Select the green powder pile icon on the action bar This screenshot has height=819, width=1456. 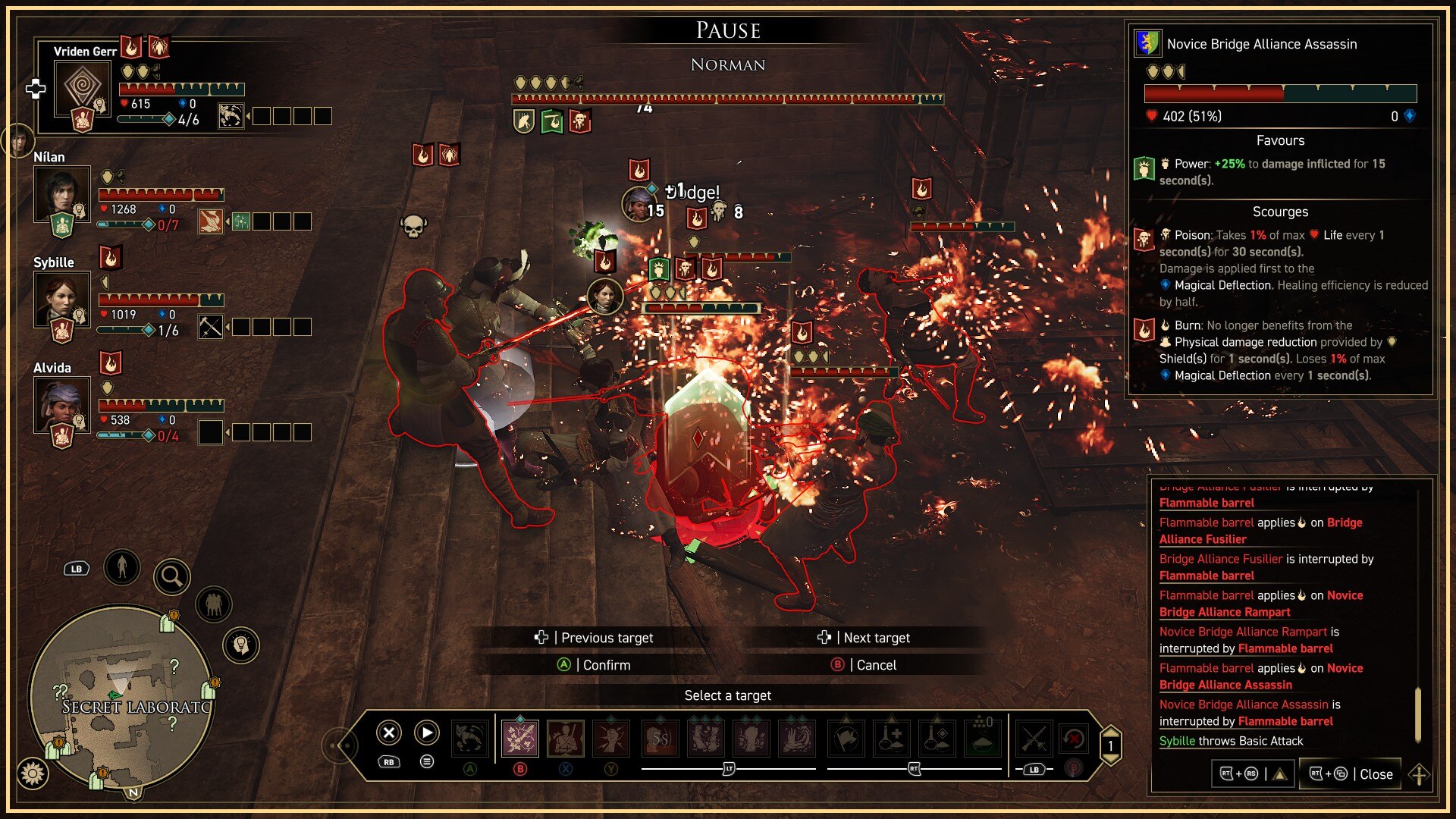(x=982, y=737)
